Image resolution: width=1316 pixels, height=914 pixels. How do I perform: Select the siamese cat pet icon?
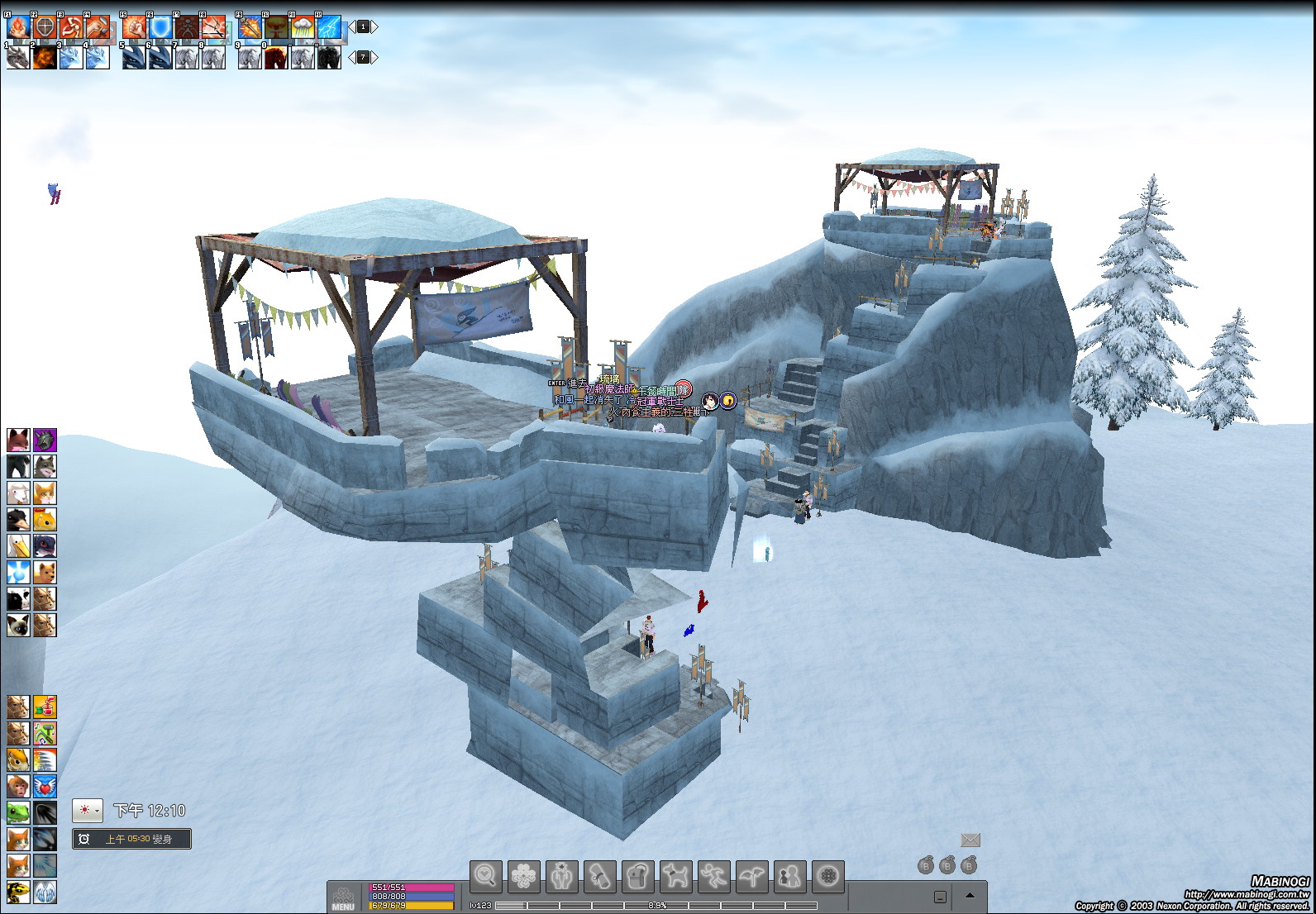coord(18,625)
